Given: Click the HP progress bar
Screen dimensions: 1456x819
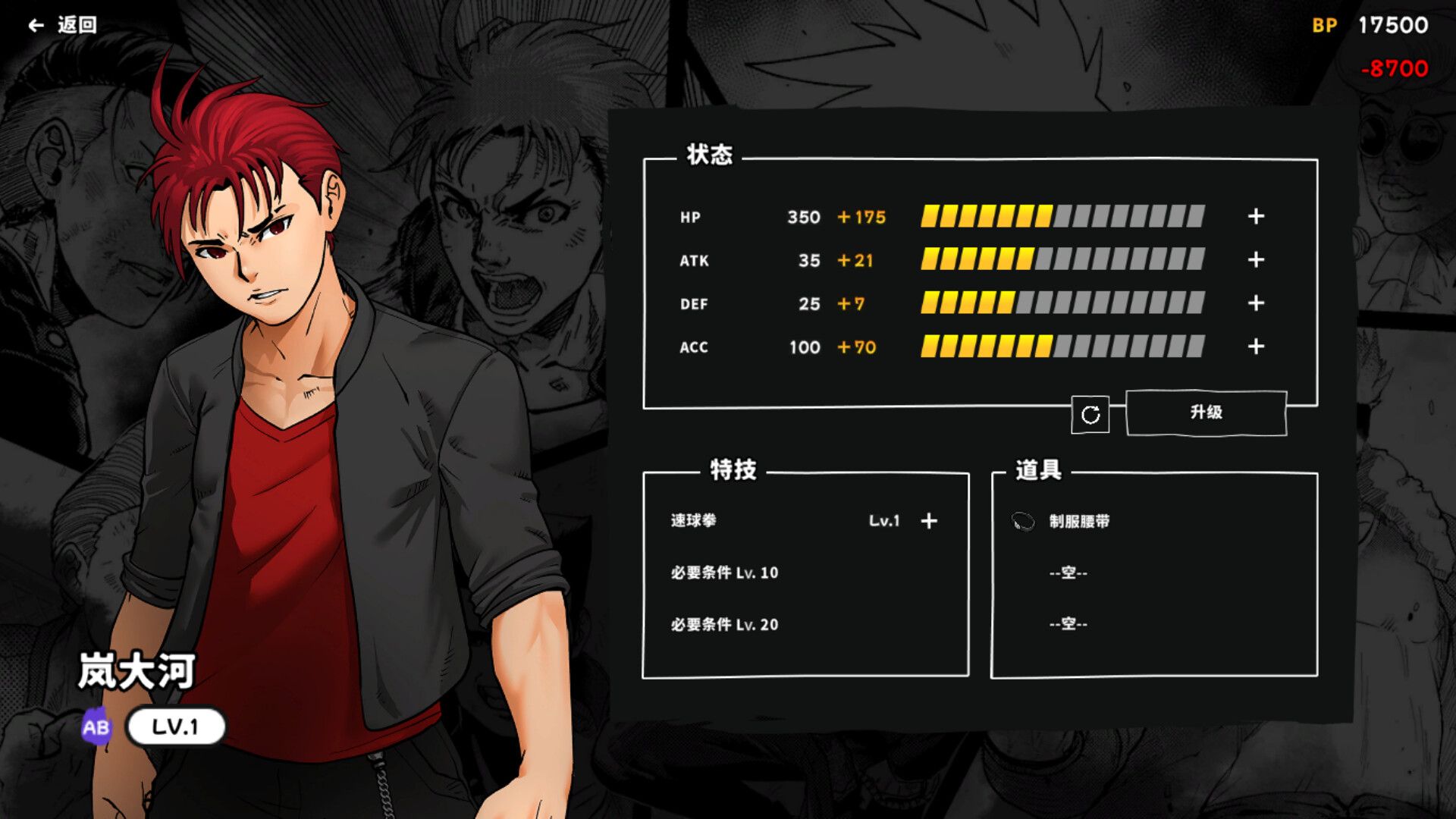Looking at the screenshot, I should (x=1062, y=217).
